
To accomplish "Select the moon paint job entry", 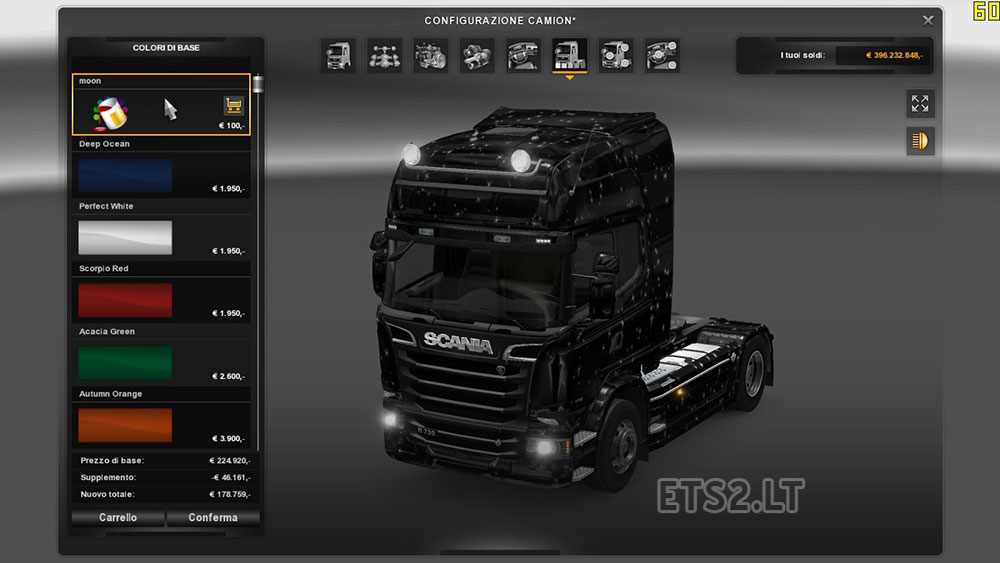I will (161, 104).
